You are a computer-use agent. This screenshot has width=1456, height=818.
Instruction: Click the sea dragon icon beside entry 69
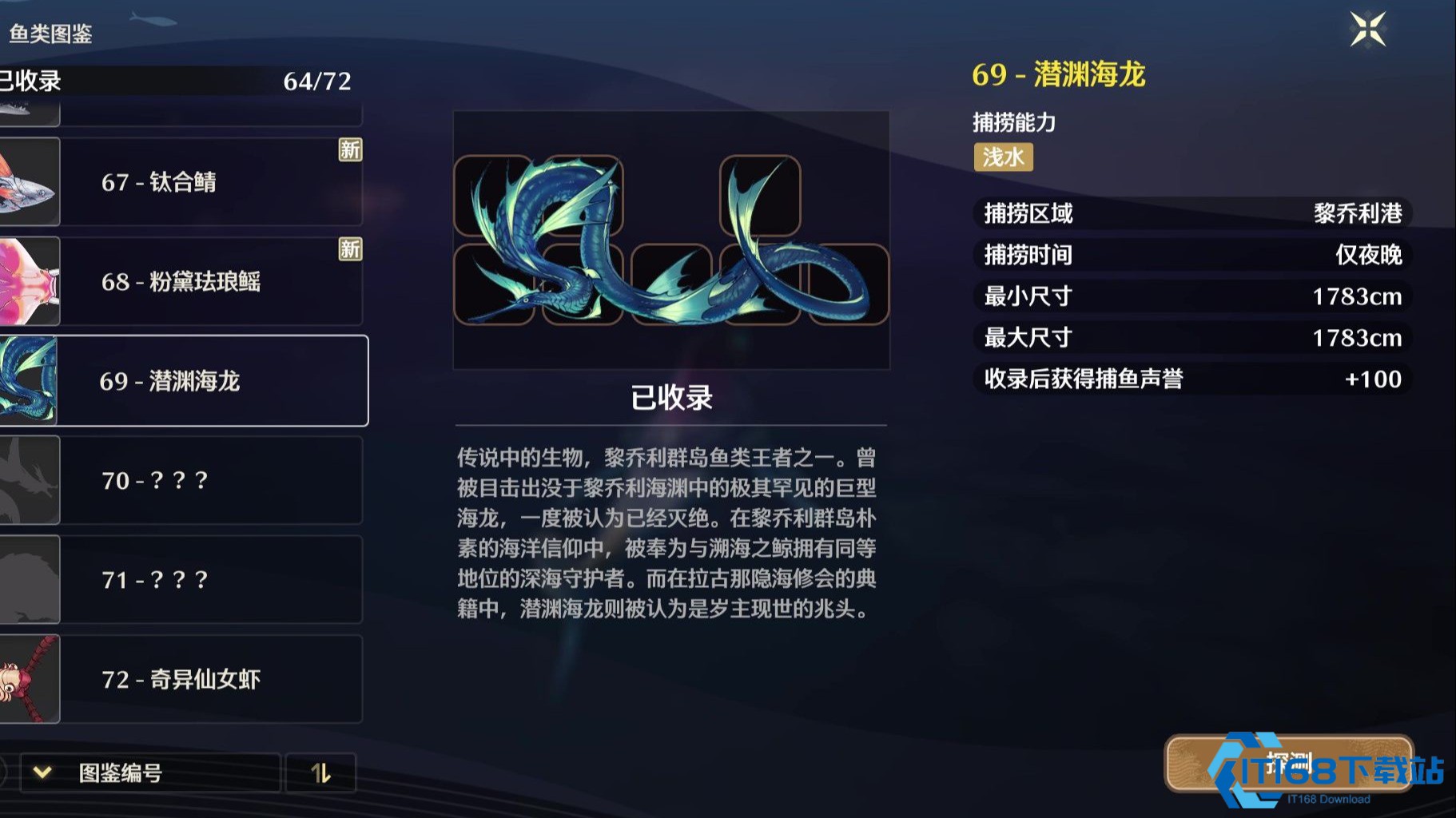coord(28,381)
